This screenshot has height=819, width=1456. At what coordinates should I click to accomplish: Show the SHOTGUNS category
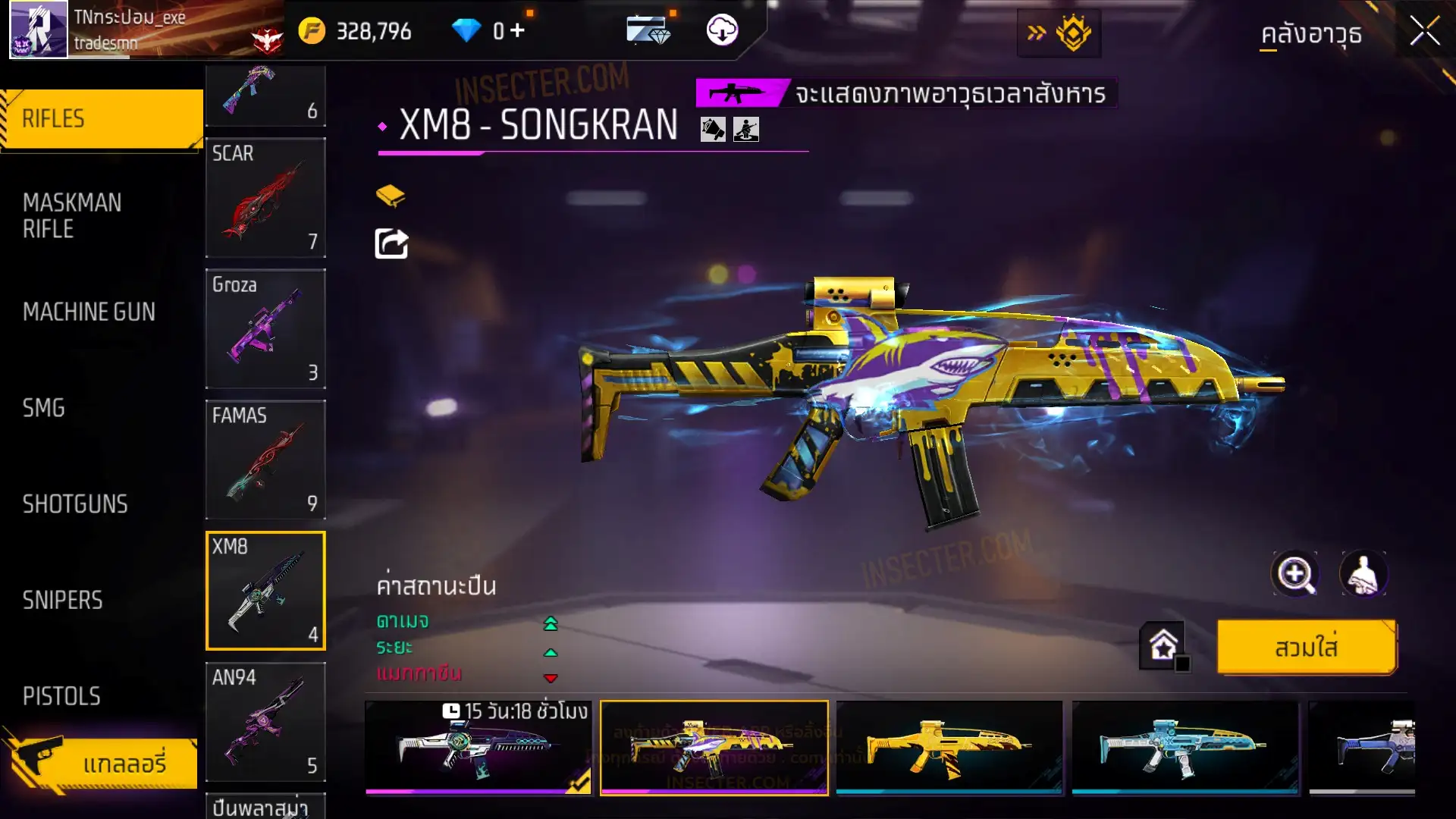pyautogui.click(x=75, y=504)
